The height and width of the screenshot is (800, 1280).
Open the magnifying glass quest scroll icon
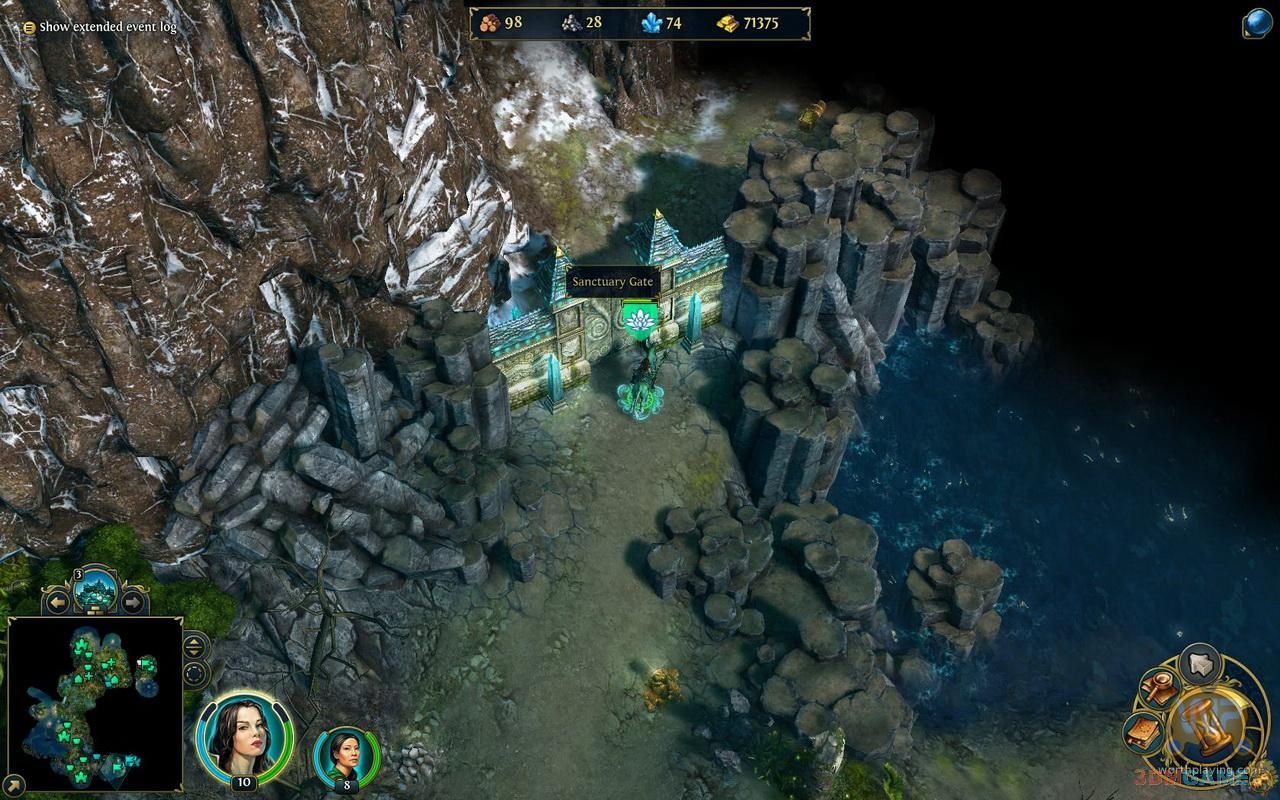[x=1160, y=686]
